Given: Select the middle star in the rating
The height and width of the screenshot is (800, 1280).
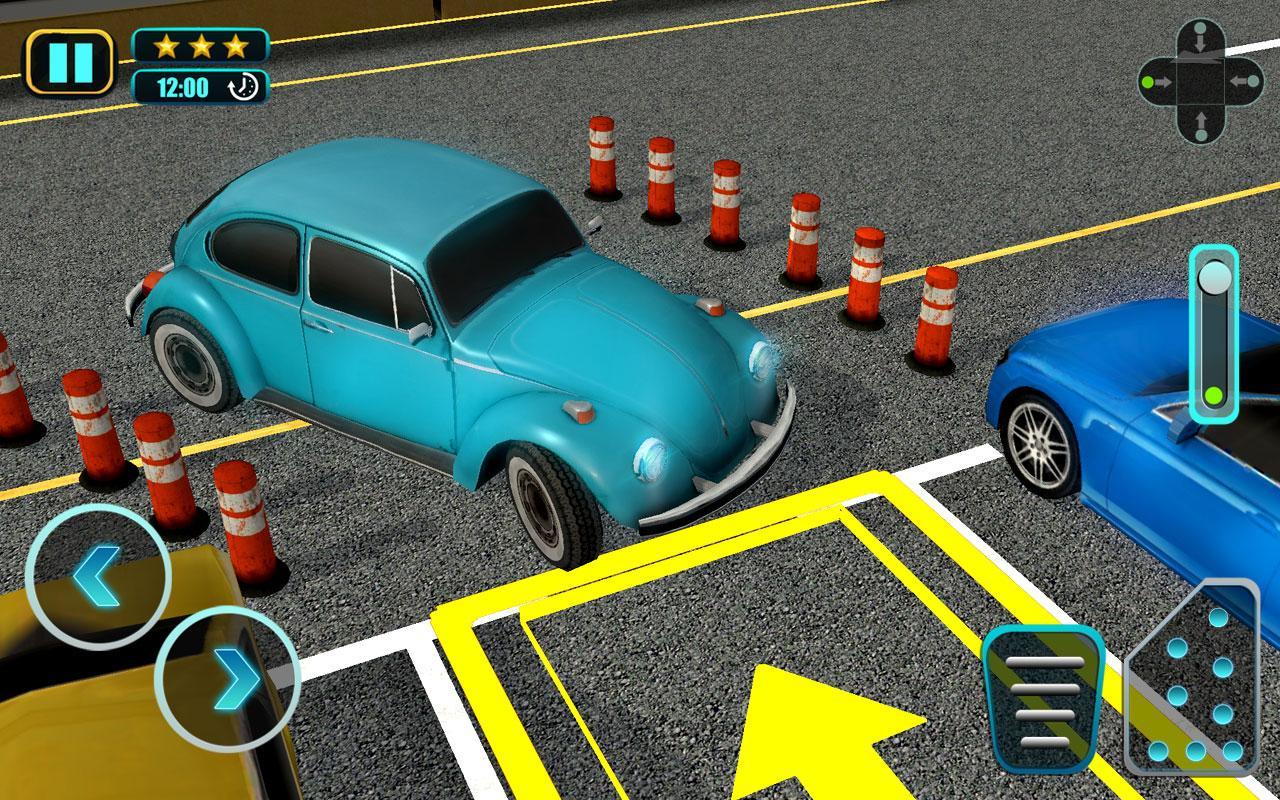Looking at the screenshot, I should (200, 44).
